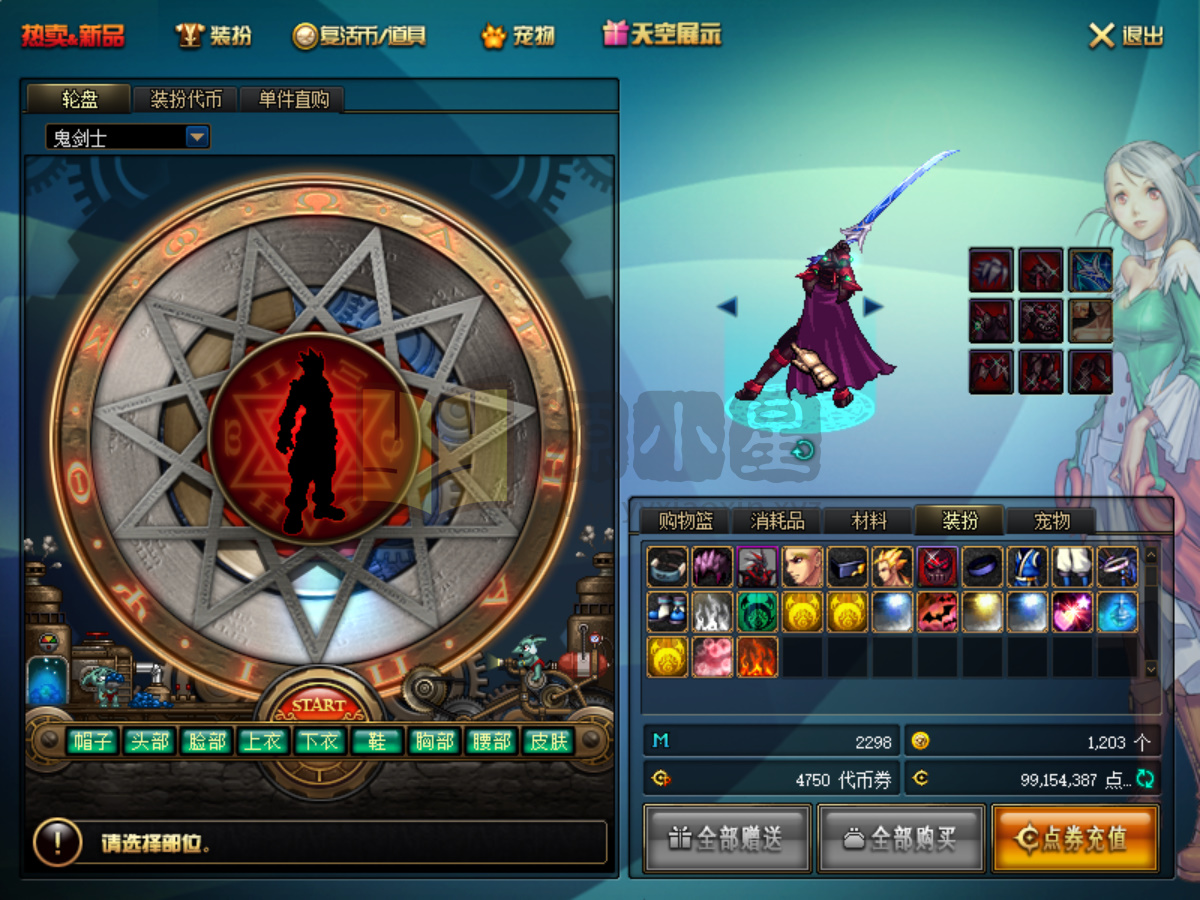Click the 全部赠送 button

(726, 838)
